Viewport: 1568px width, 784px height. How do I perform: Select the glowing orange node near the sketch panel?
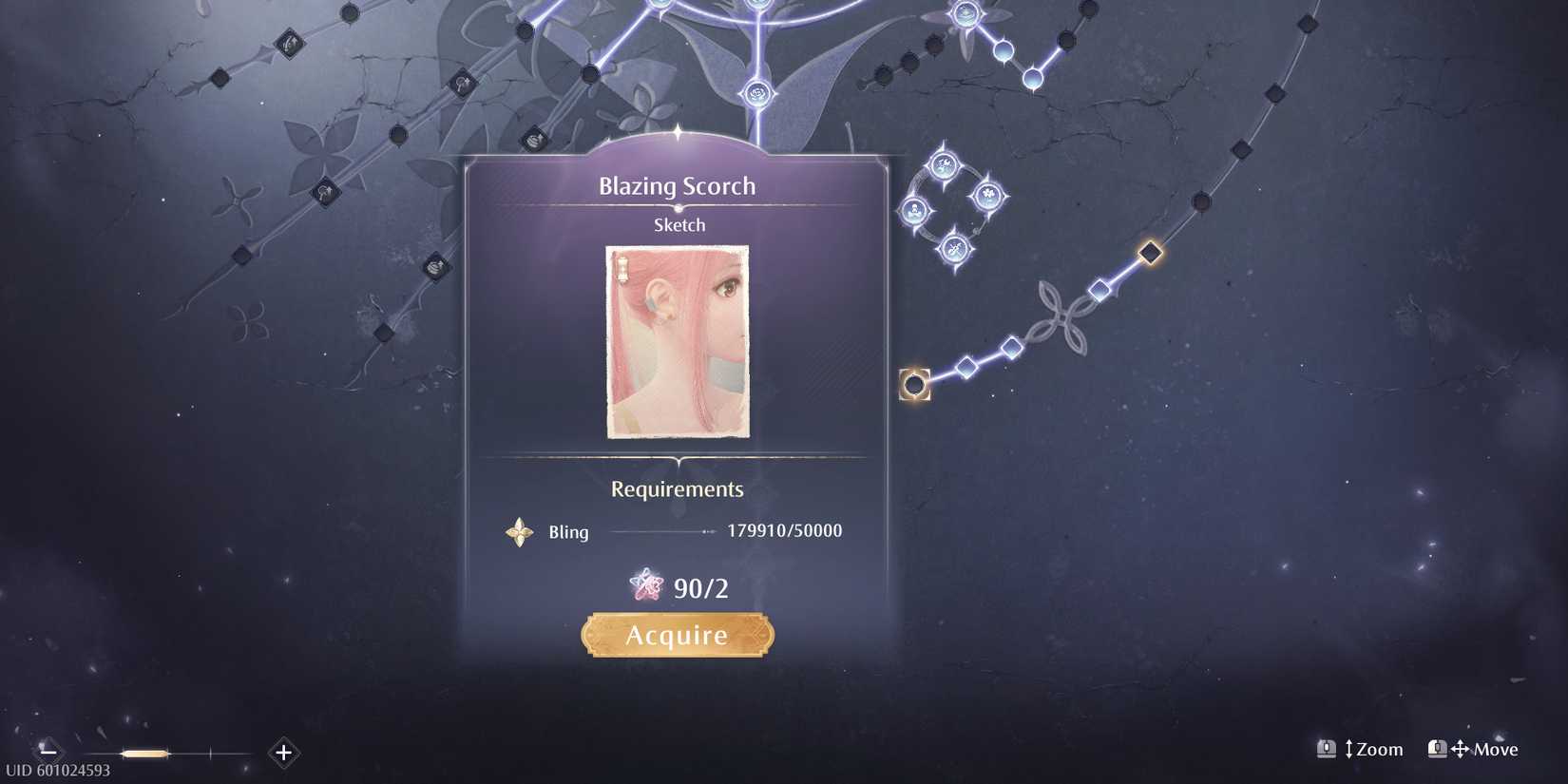tap(915, 385)
